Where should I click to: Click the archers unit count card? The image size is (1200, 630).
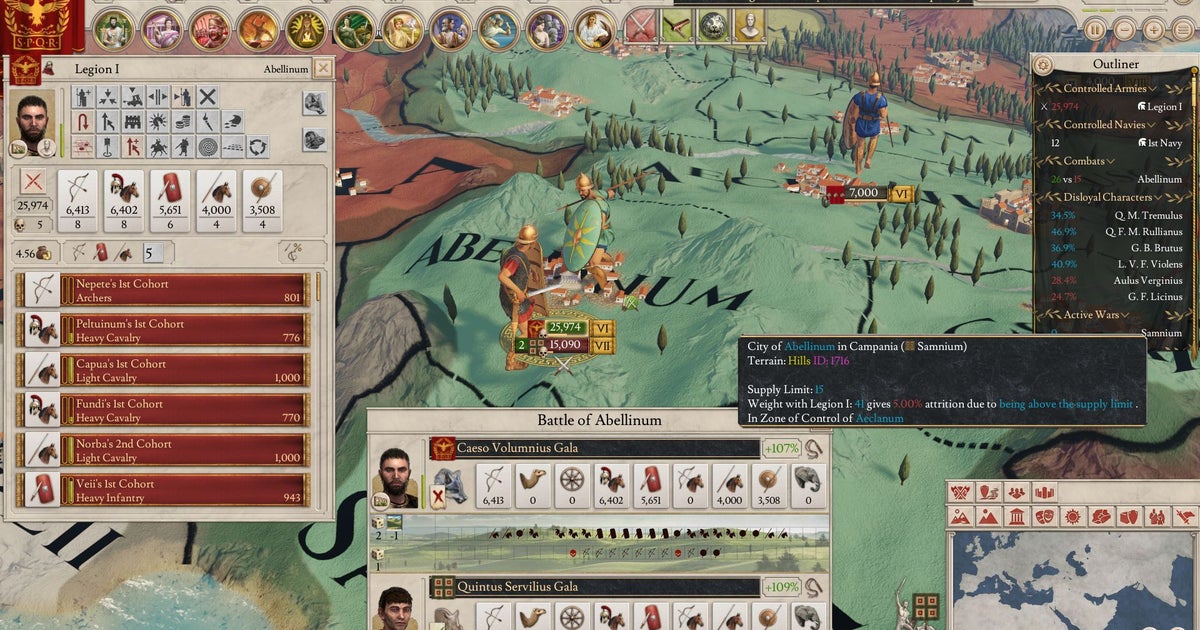pos(81,202)
